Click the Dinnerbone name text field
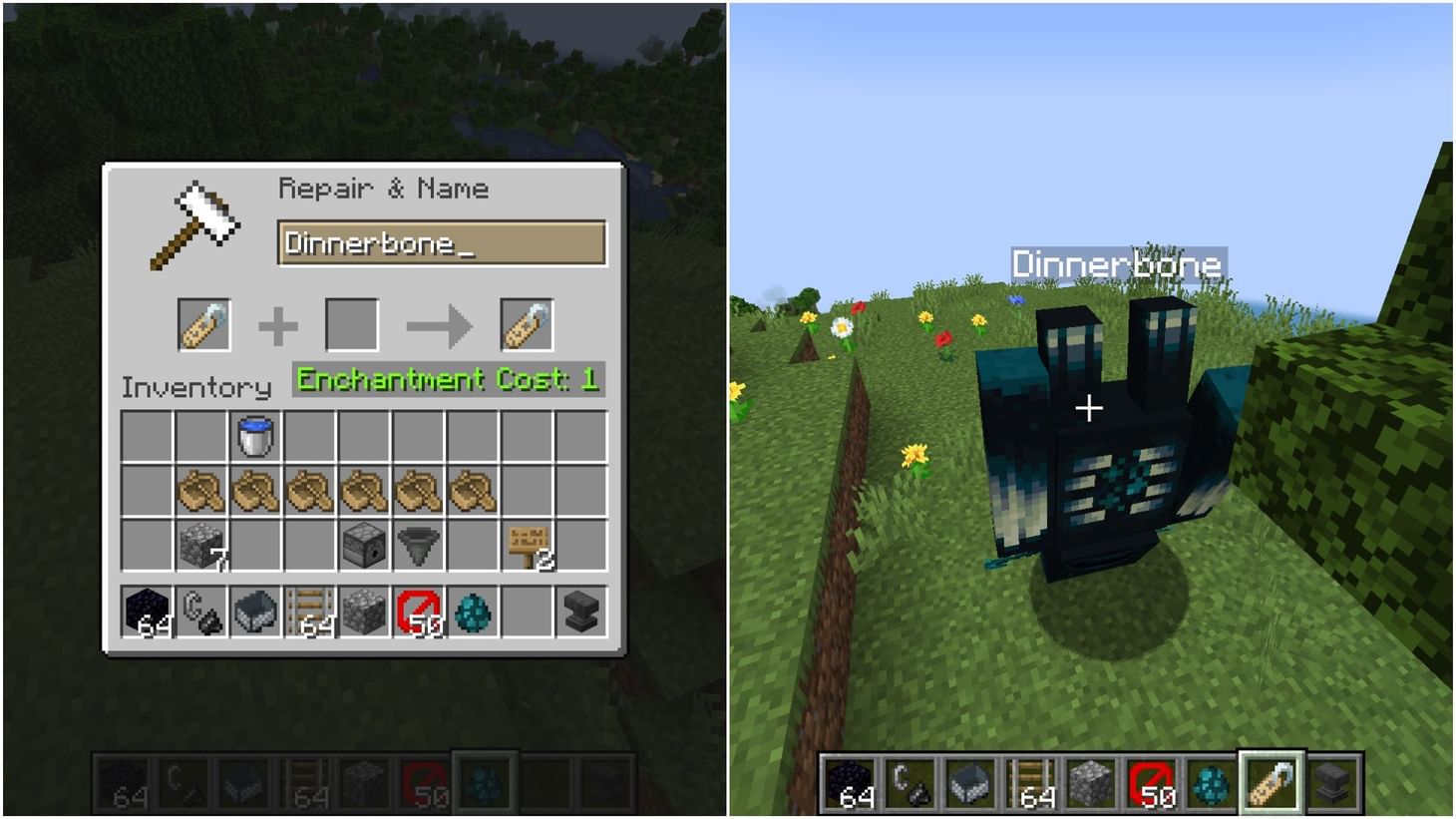This screenshot has height=819, width=1456. point(442,242)
